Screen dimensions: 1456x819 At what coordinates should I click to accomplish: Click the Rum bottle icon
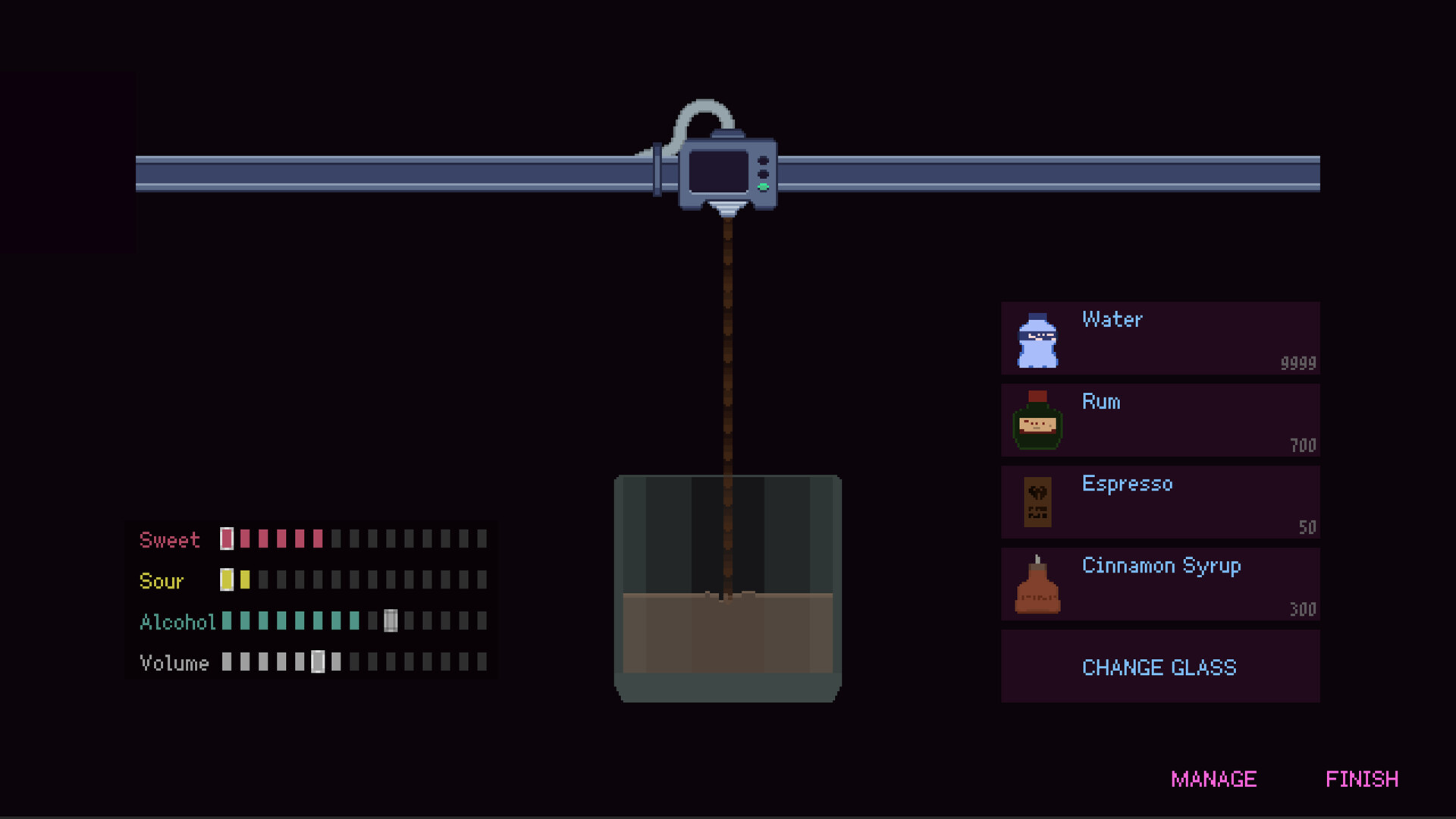1038,421
